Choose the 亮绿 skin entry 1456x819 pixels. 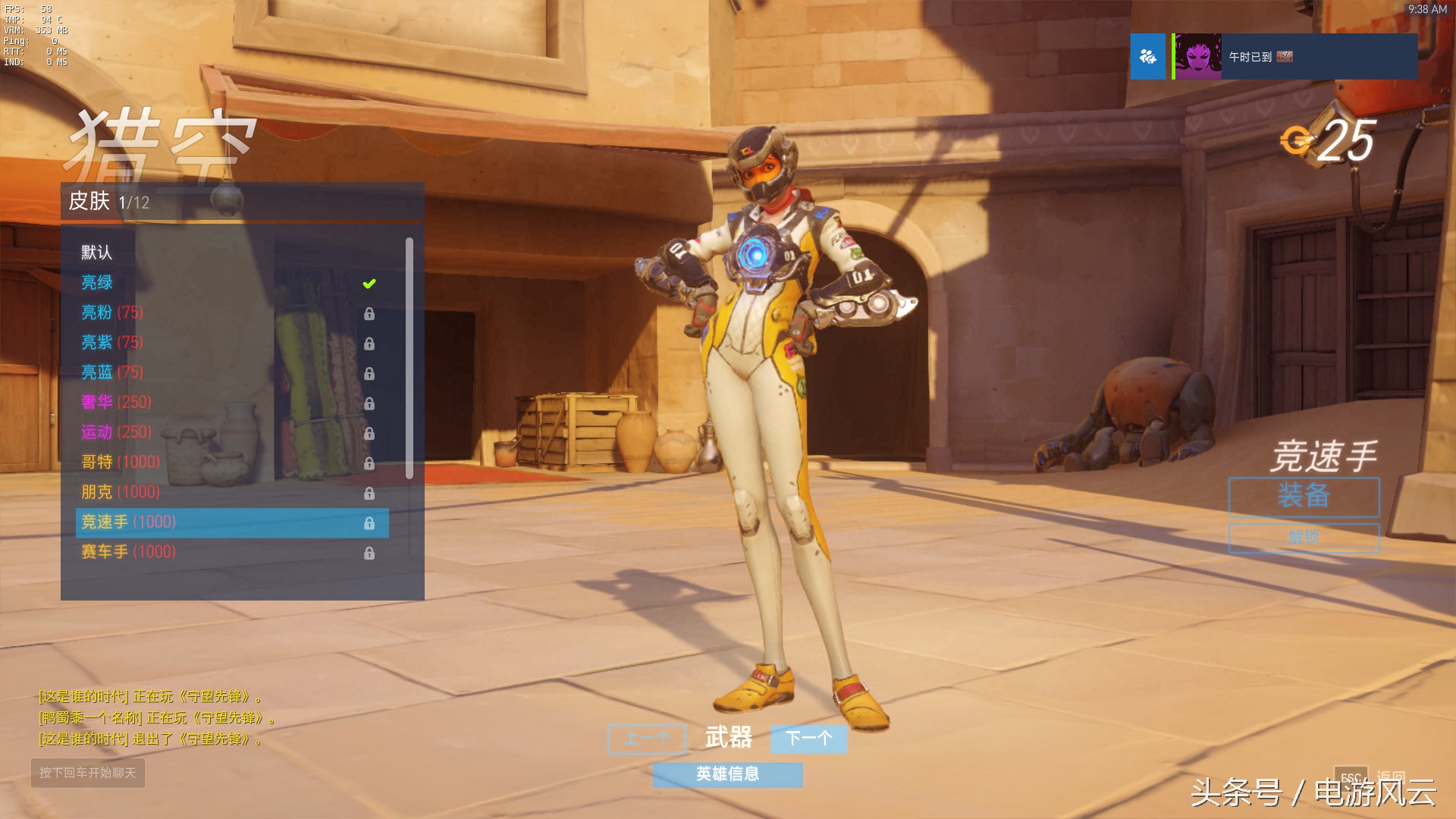[x=97, y=283]
